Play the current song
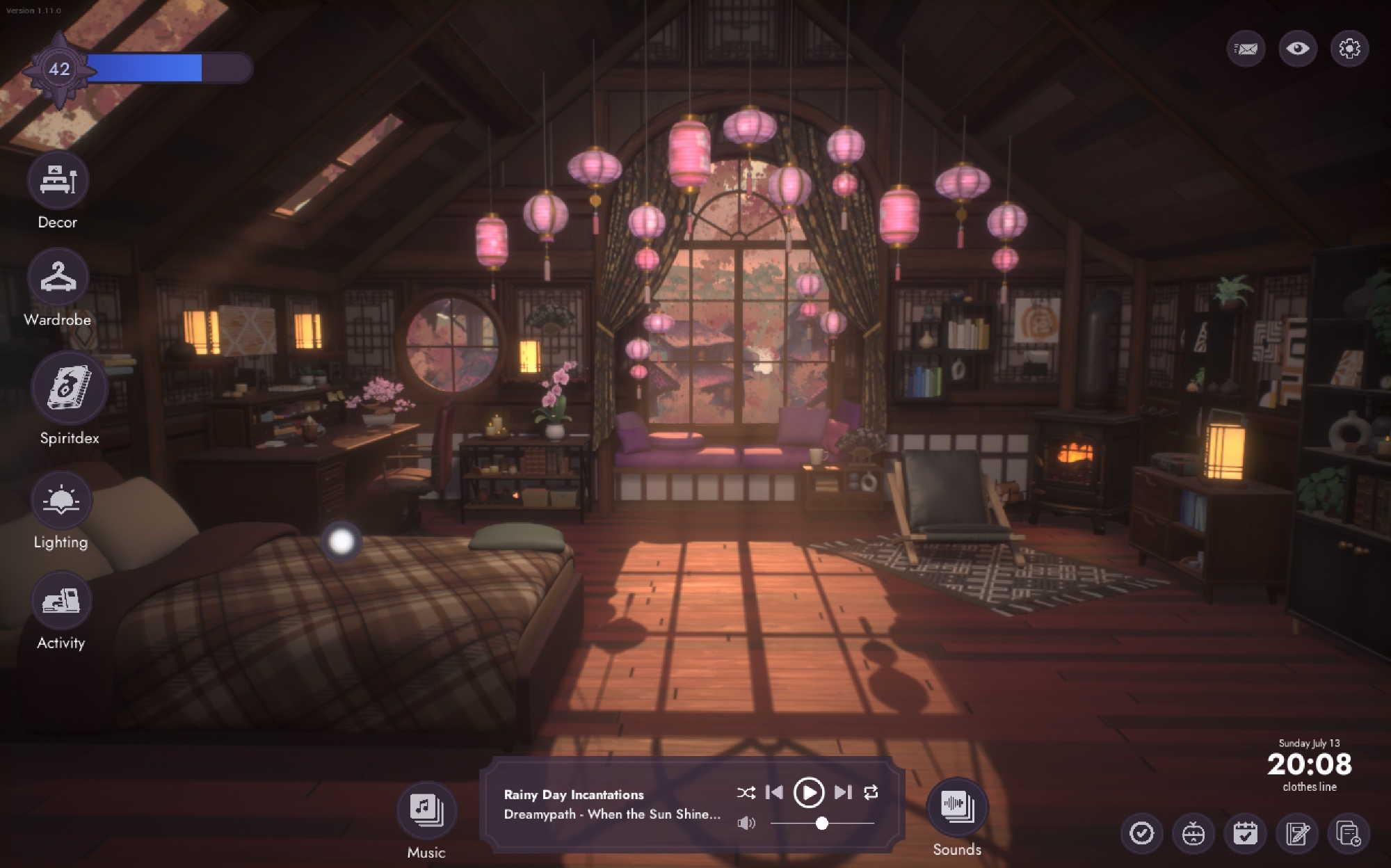 [808, 792]
